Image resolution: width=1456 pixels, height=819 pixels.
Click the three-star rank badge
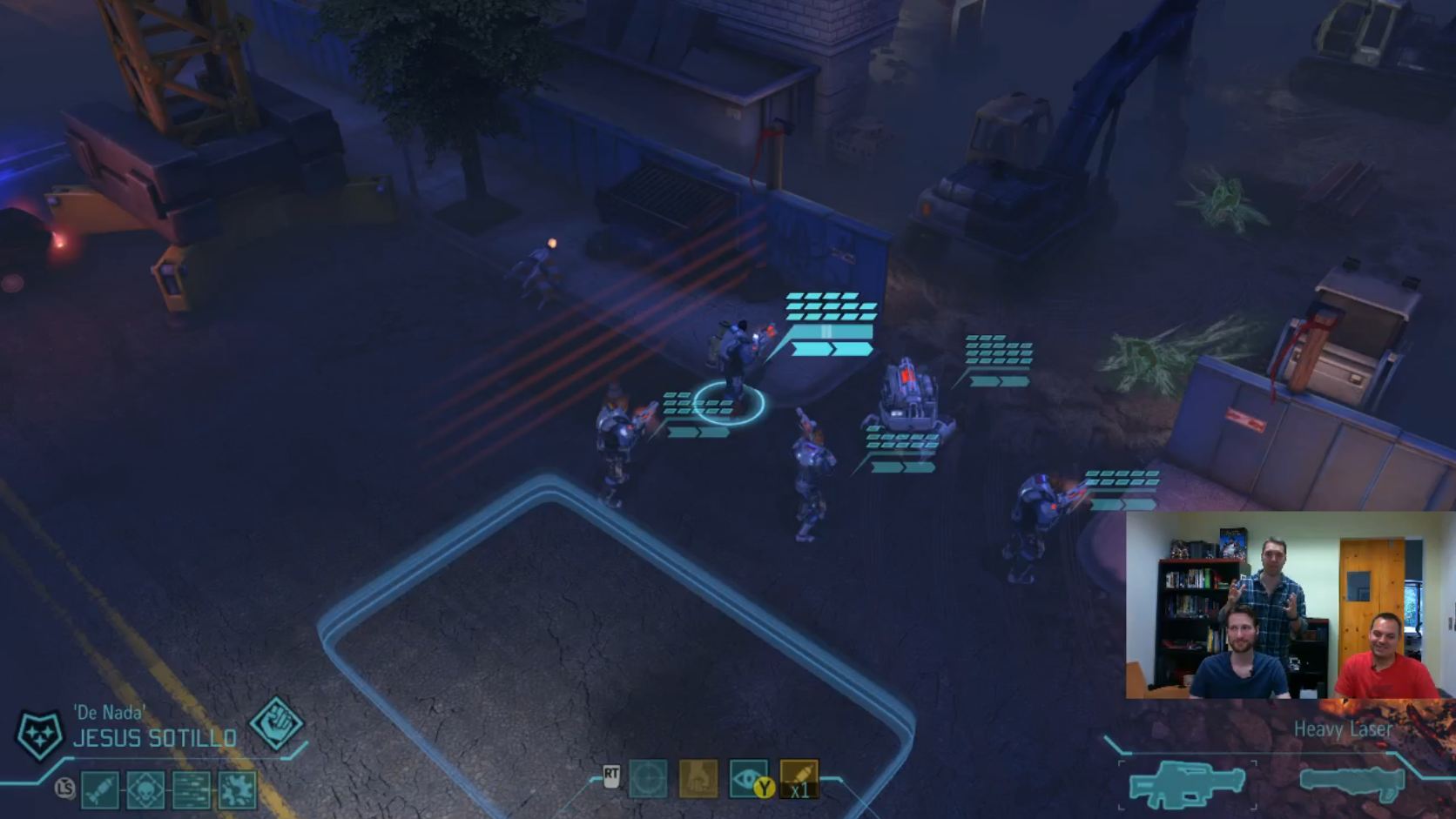(x=41, y=735)
